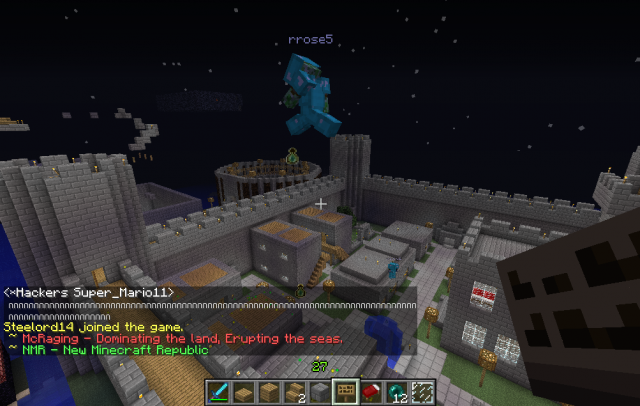Select the stone brick block slot
Screen dimensions: 640x406
320,392
